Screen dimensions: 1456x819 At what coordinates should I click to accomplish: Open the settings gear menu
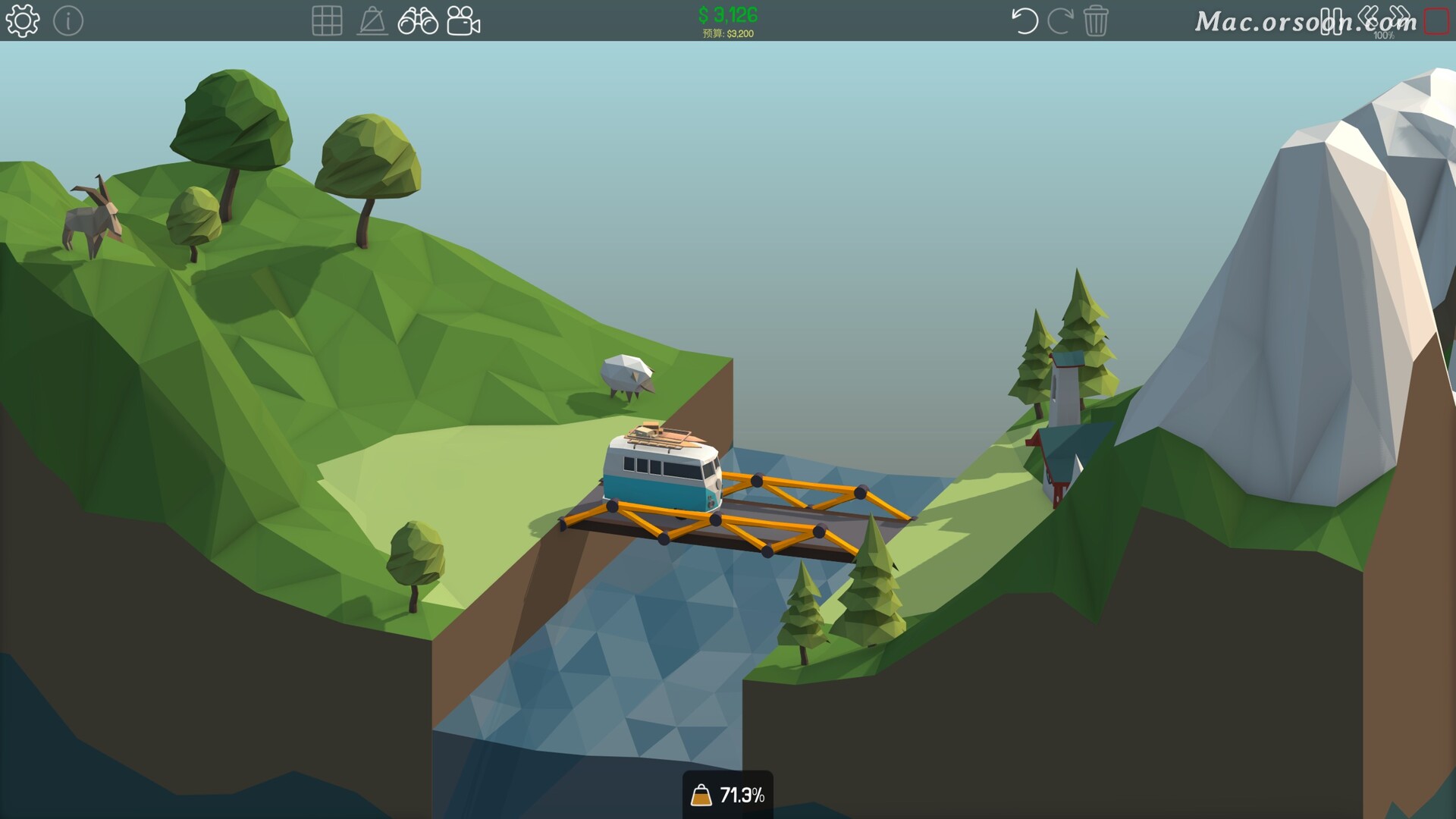click(23, 20)
